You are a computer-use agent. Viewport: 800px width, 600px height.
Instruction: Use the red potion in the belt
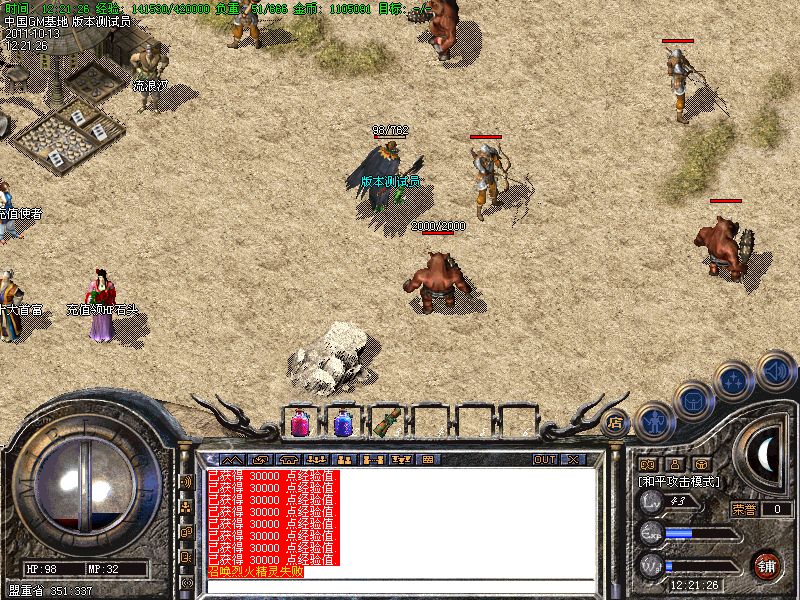300,424
